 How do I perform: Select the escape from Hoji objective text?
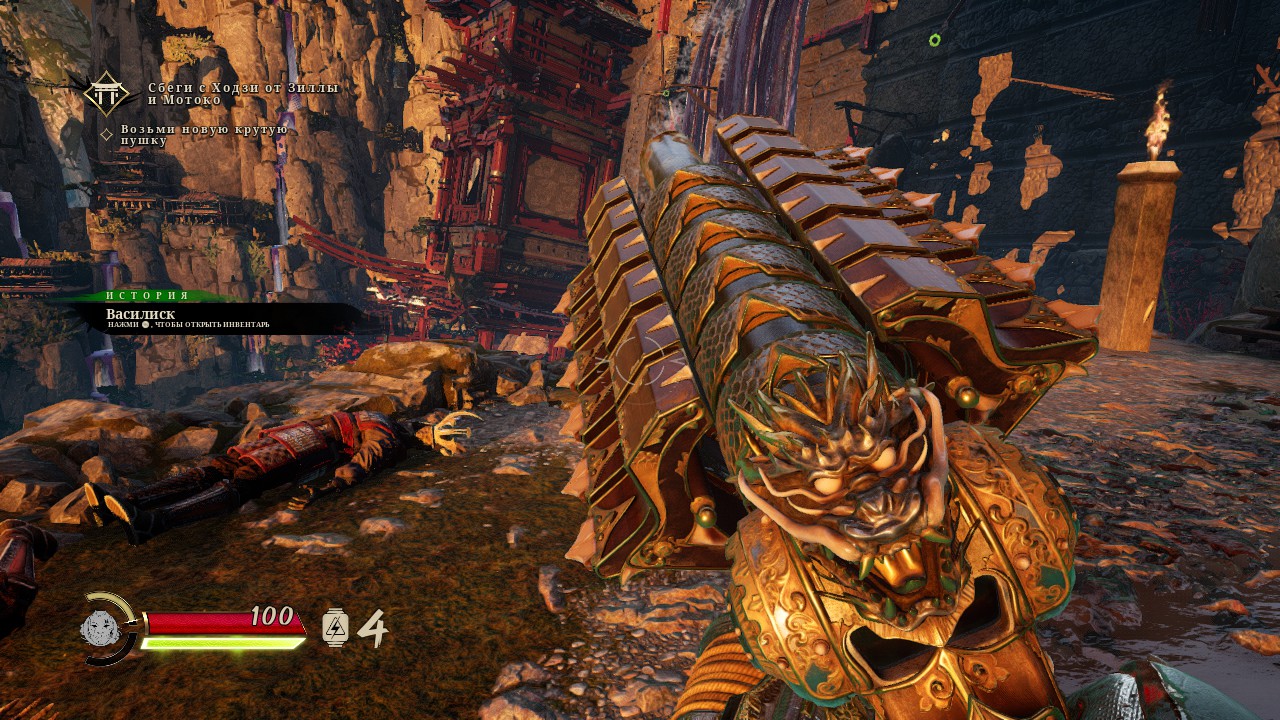(243, 94)
